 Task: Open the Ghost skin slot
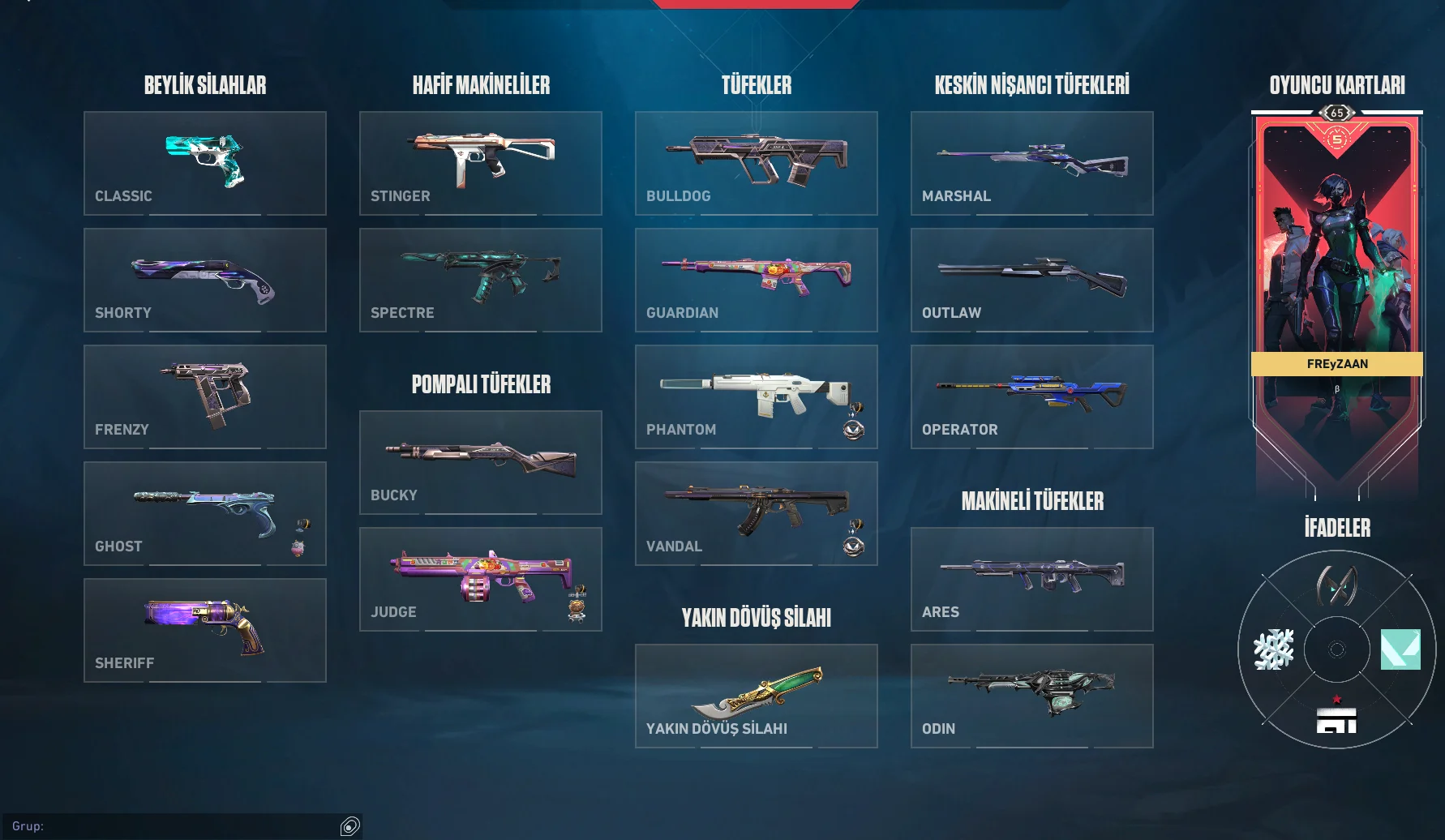coord(204,513)
